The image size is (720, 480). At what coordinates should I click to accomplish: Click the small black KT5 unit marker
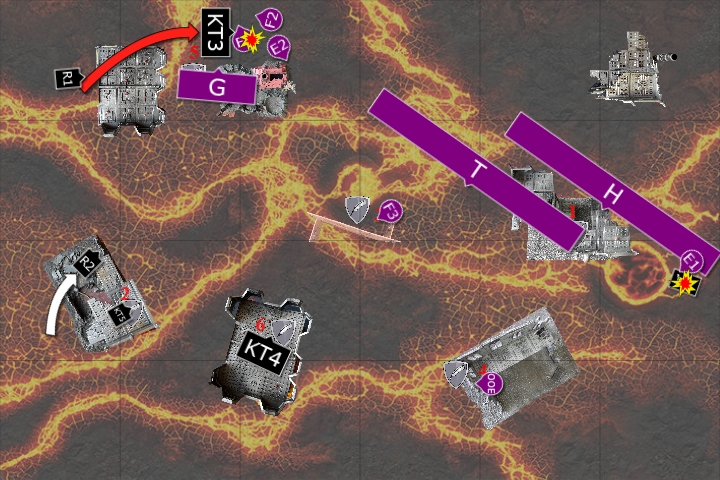coord(120,314)
